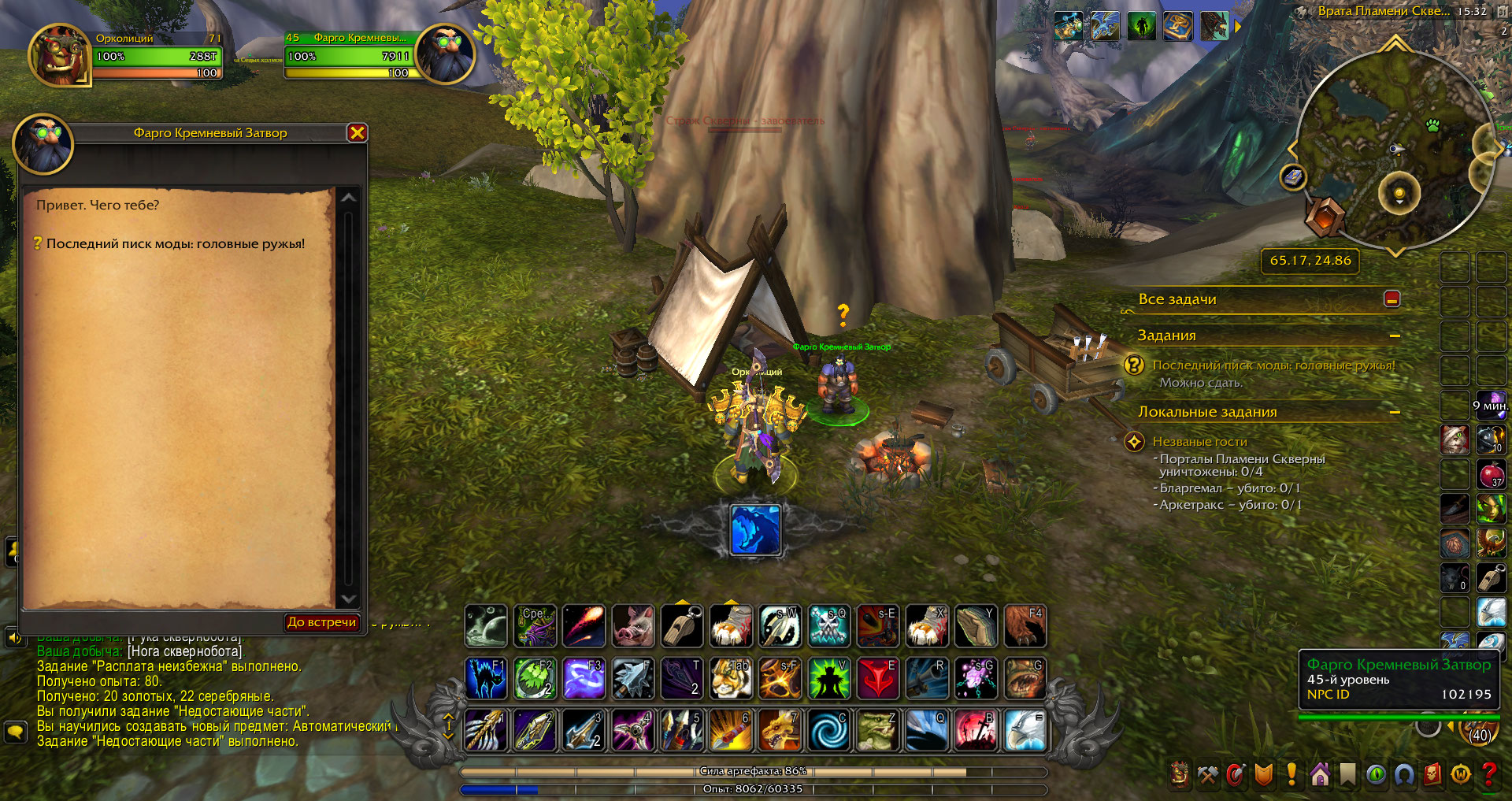This screenshot has height=801, width=1512.
Task: Collapse the "Задания" quest section
Action: tap(1395, 336)
